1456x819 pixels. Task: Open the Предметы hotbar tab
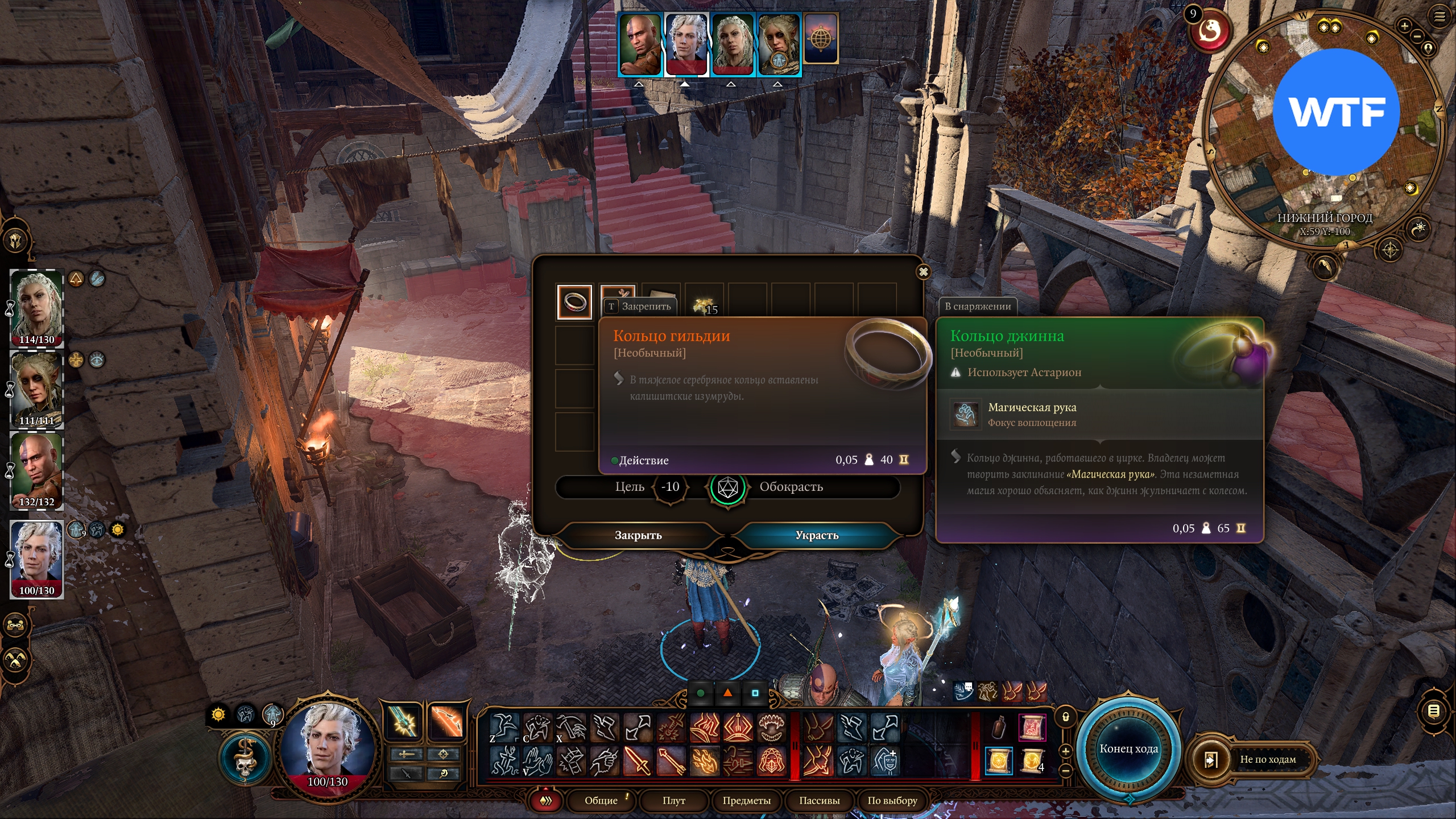746,801
